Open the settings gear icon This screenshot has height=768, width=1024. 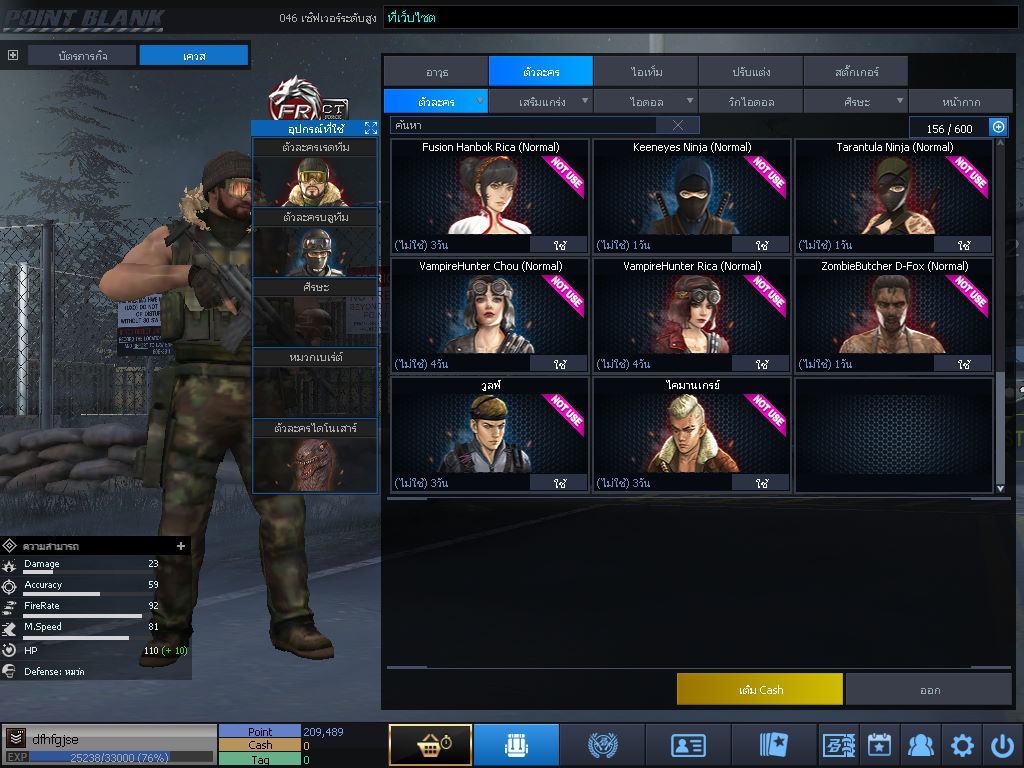tap(962, 745)
